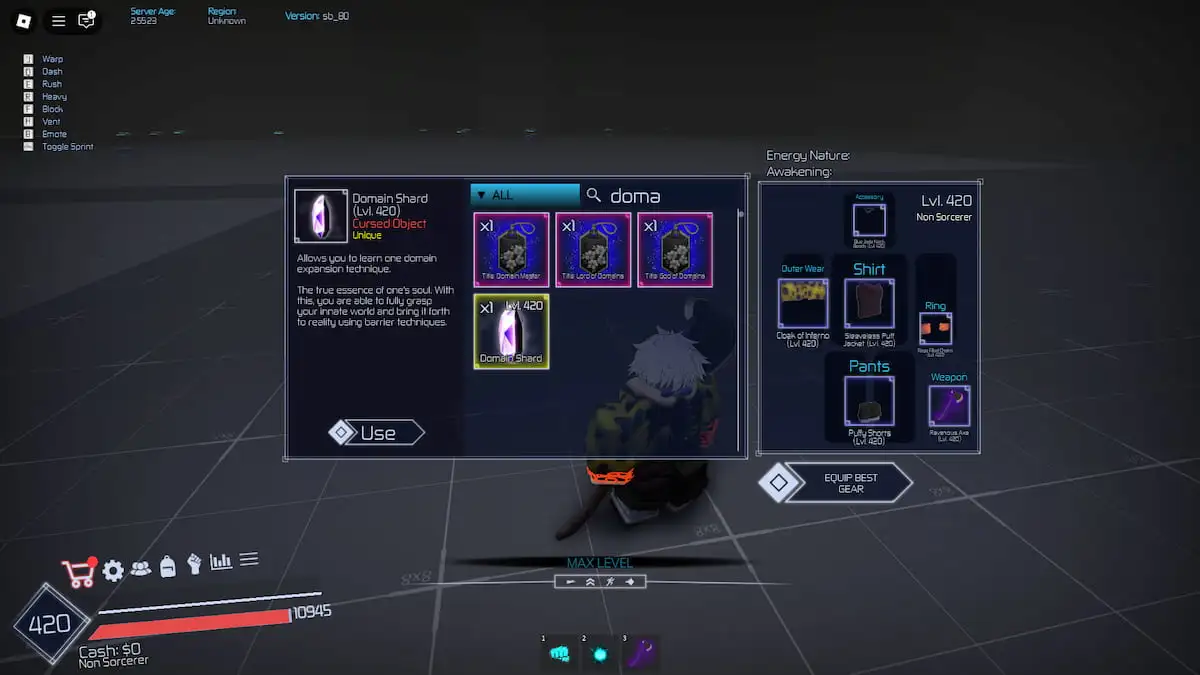Open the shop cart icon
The image size is (1200, 675).
pos(78,572)
